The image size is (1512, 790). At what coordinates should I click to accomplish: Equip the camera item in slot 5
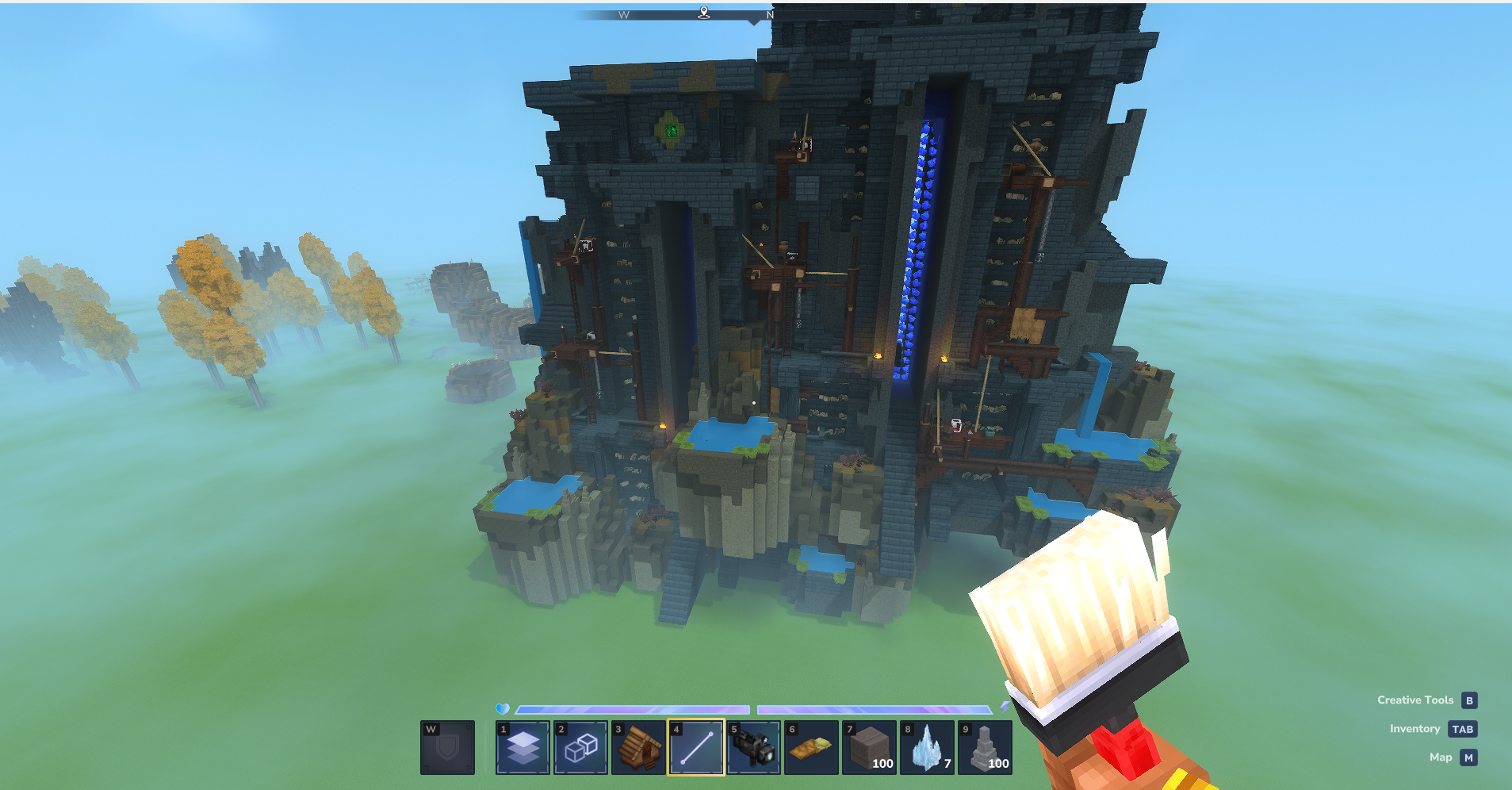tap(754, 747)
